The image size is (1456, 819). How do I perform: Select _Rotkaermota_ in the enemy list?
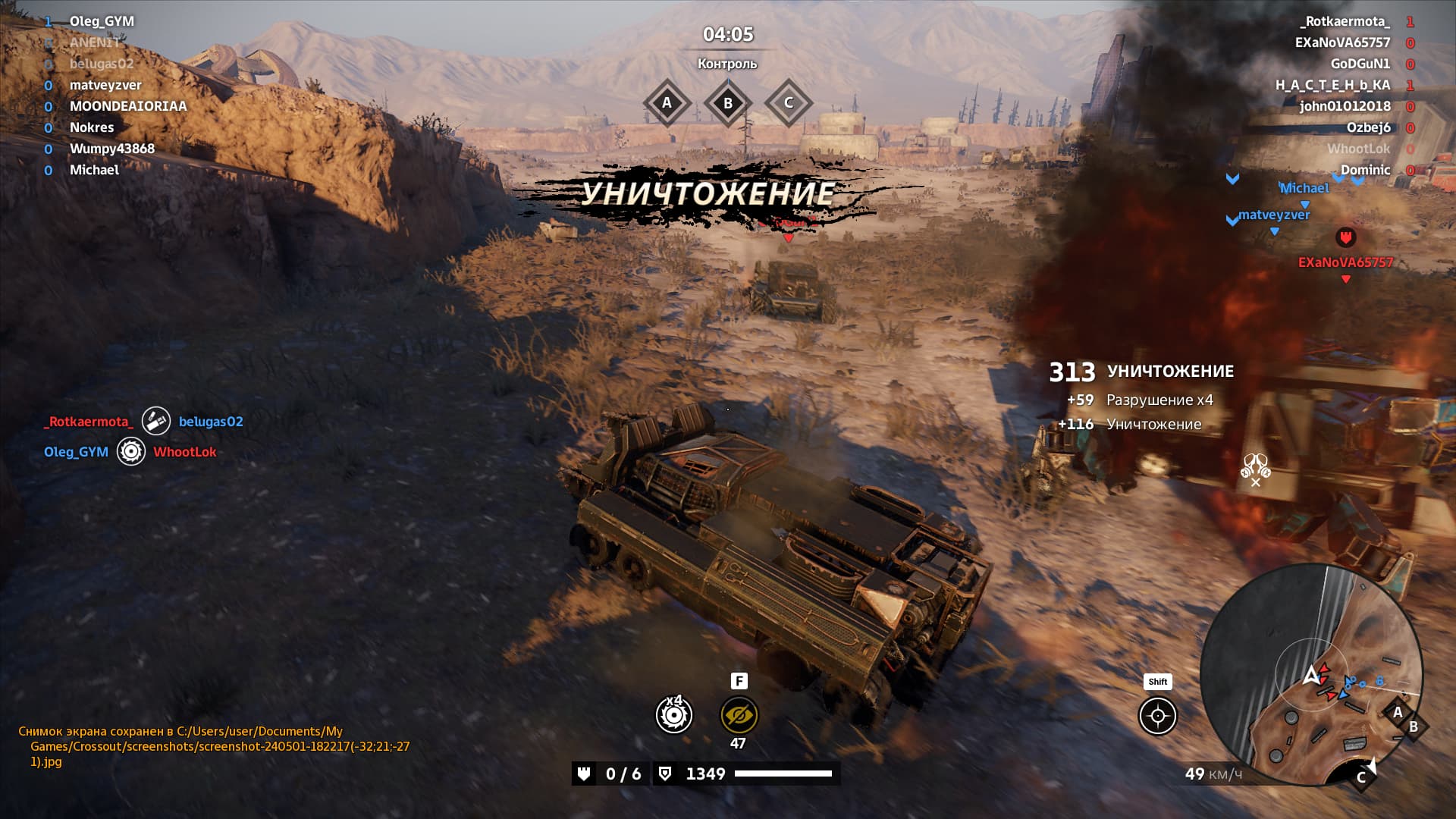tap(1346, 21)
